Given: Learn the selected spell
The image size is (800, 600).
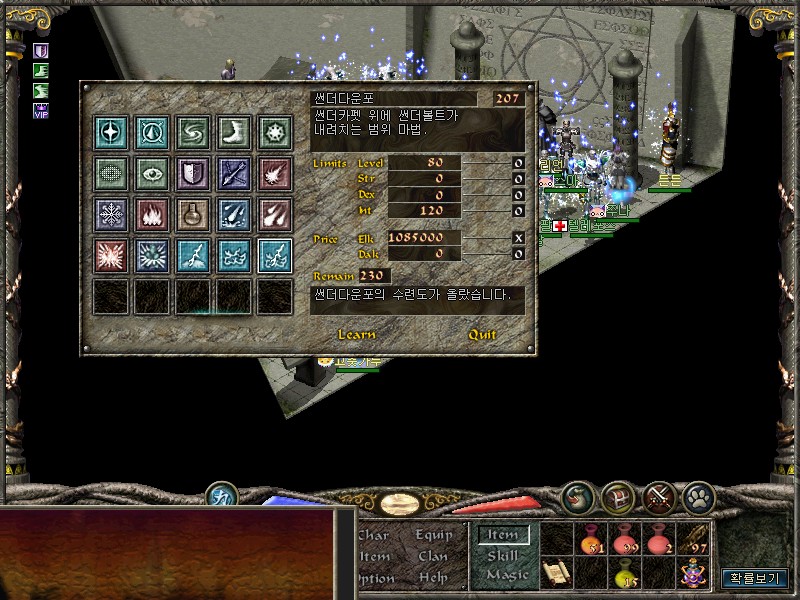Looking at the screenshot, I should (x=357, y=335).
